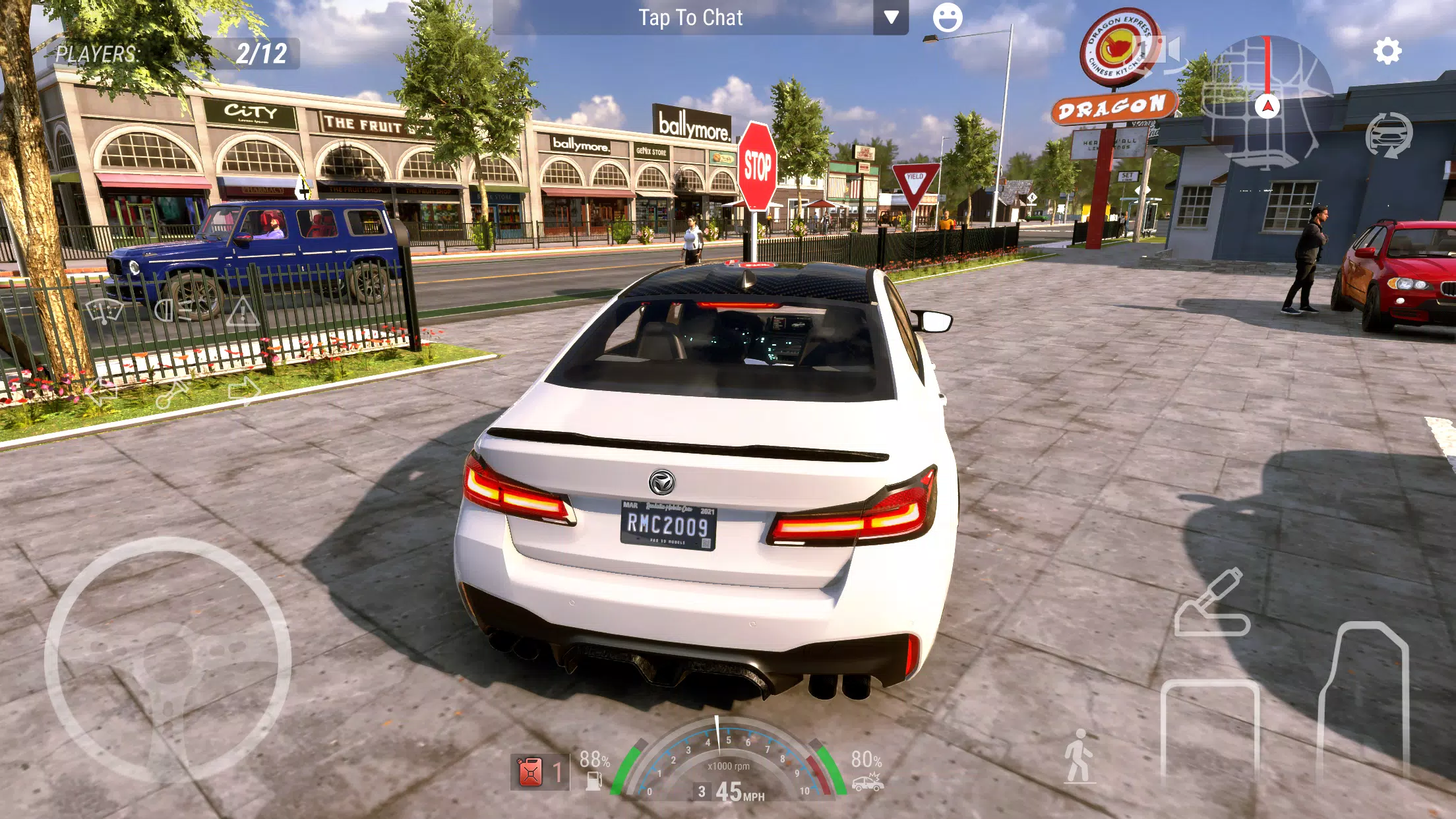Activate the right turn signal
1456x819 pixels.
pyautogui.click(x=243, y=390)
